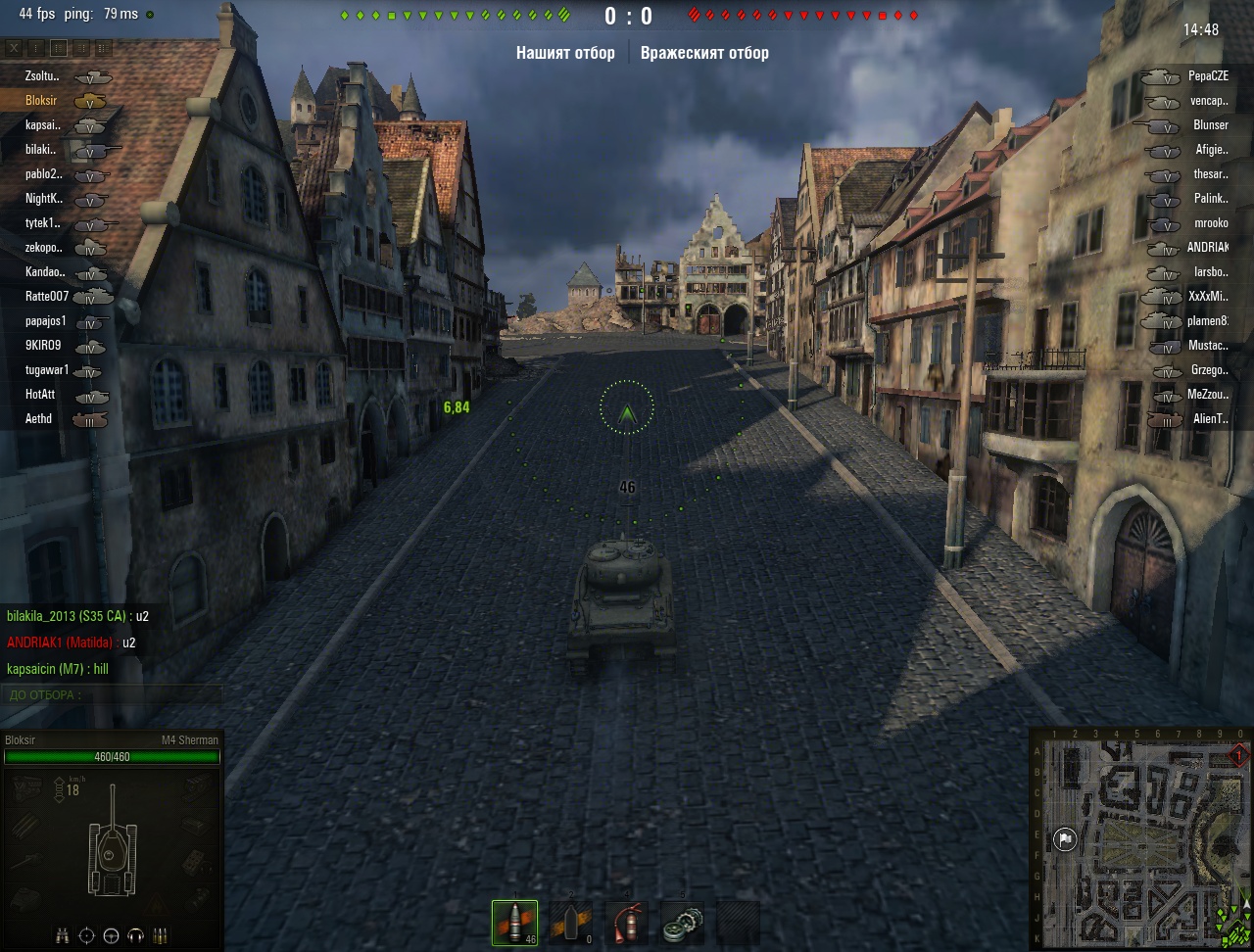The height and width of the screenshot is (952, 1254).
Task: Select enemy mrooko in the enemy list
Action: coord(1210,223)
